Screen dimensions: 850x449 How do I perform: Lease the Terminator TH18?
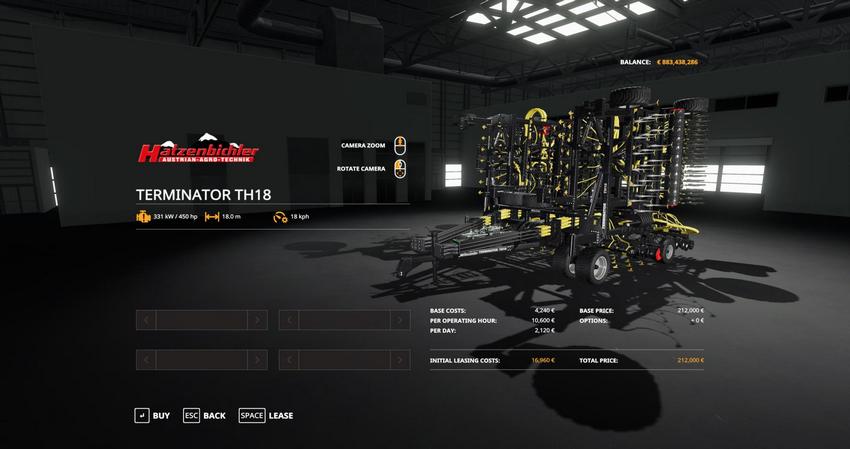(266, 415)
